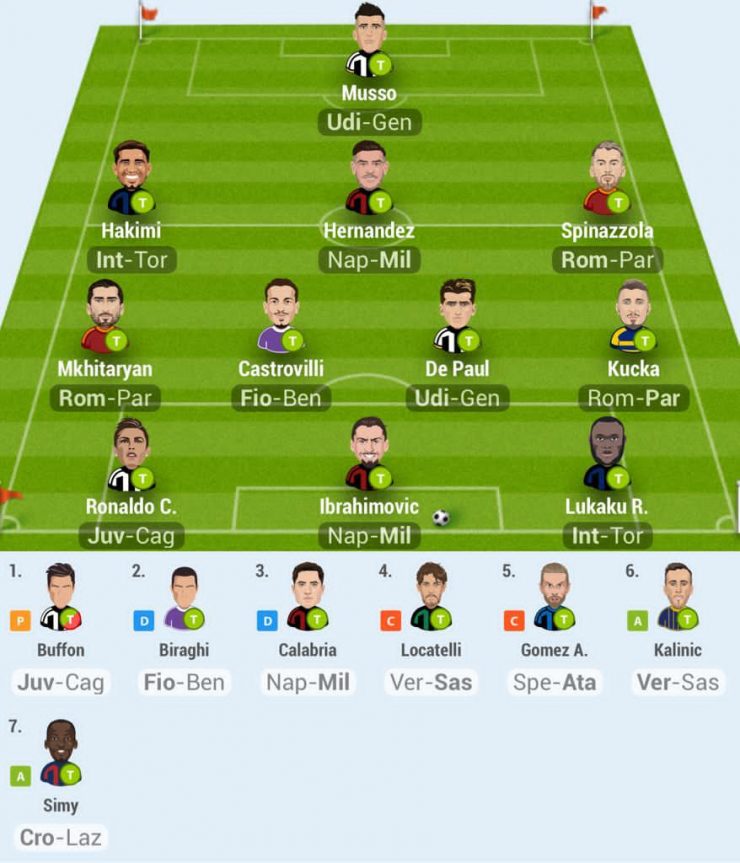Image resolution: width=740 pixels, height=863 pixels.
Task: Choose bench attacker Kalinic
Action: [677, 598]
